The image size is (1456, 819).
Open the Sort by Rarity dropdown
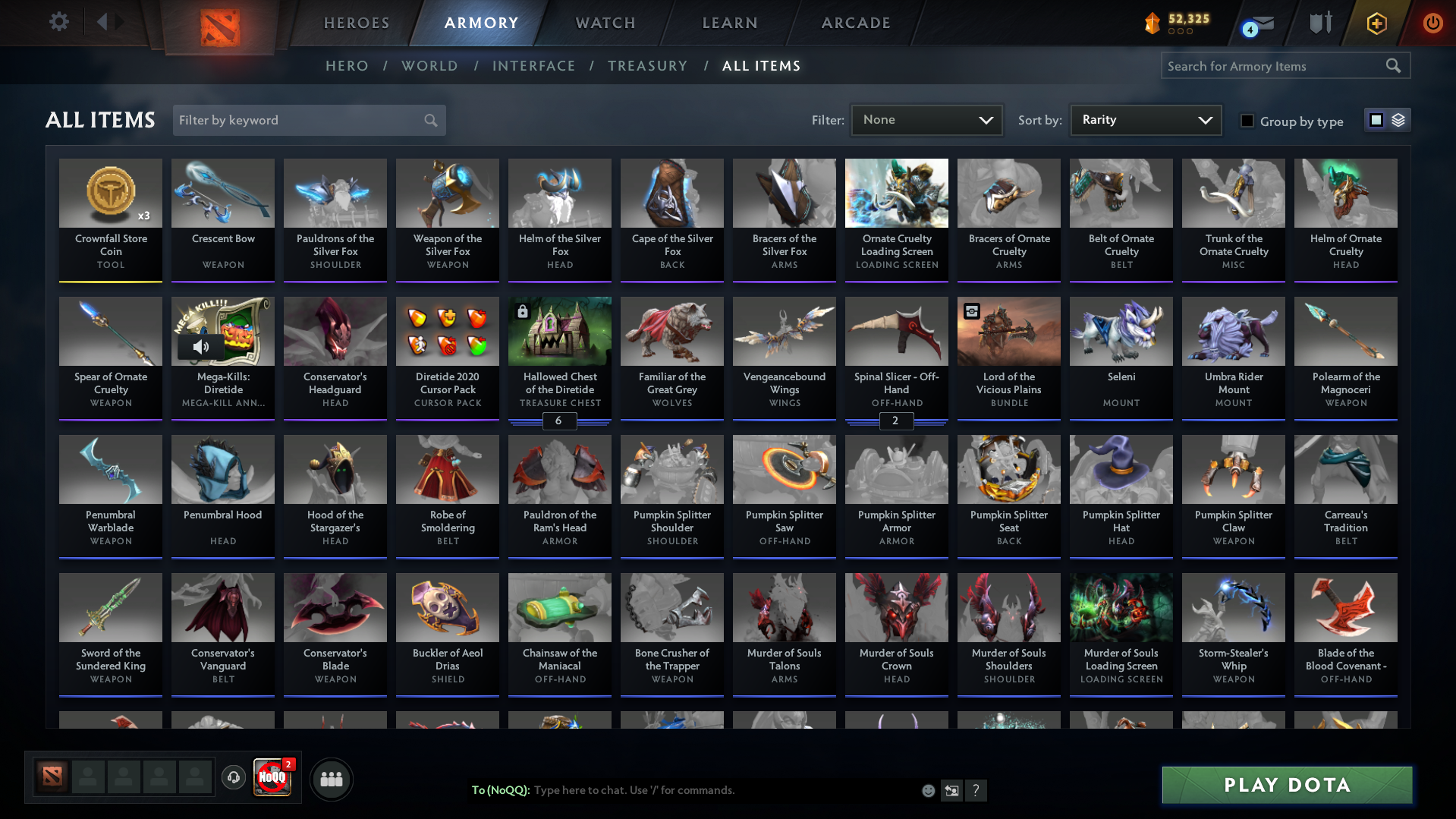[x=1145, y=119]
